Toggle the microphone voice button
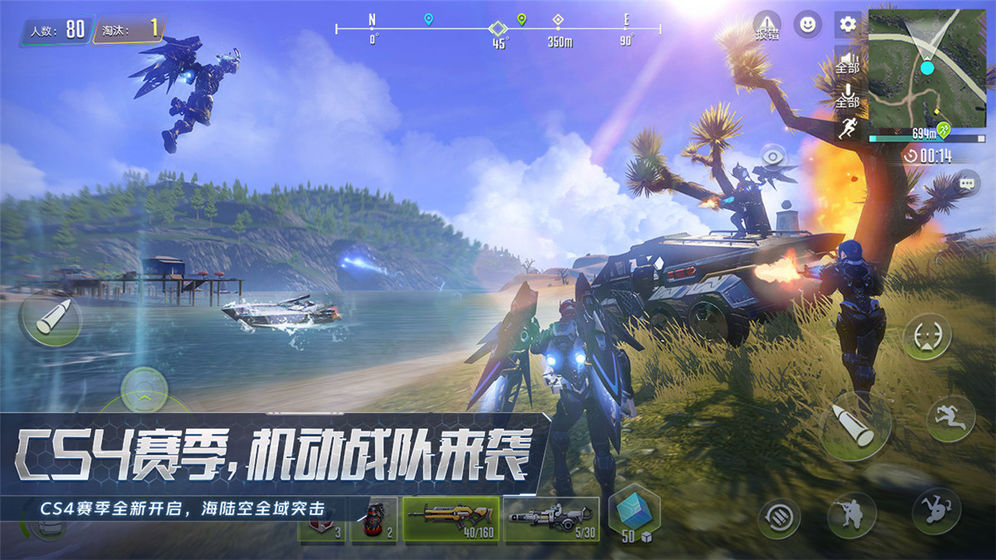The image size is (996, 560). (847, 96)
